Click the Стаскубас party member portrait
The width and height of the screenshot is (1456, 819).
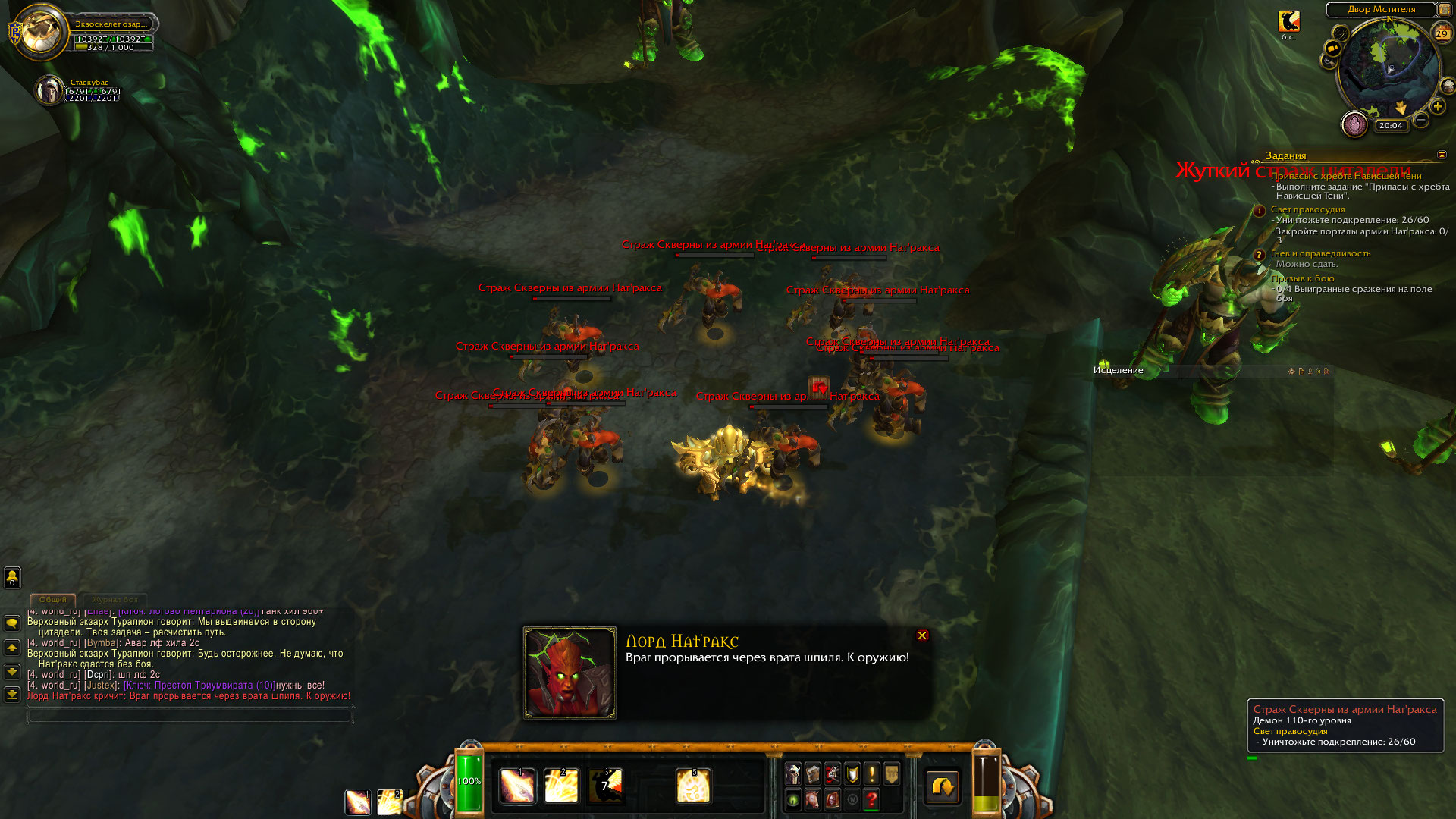[x=50, y=90]
